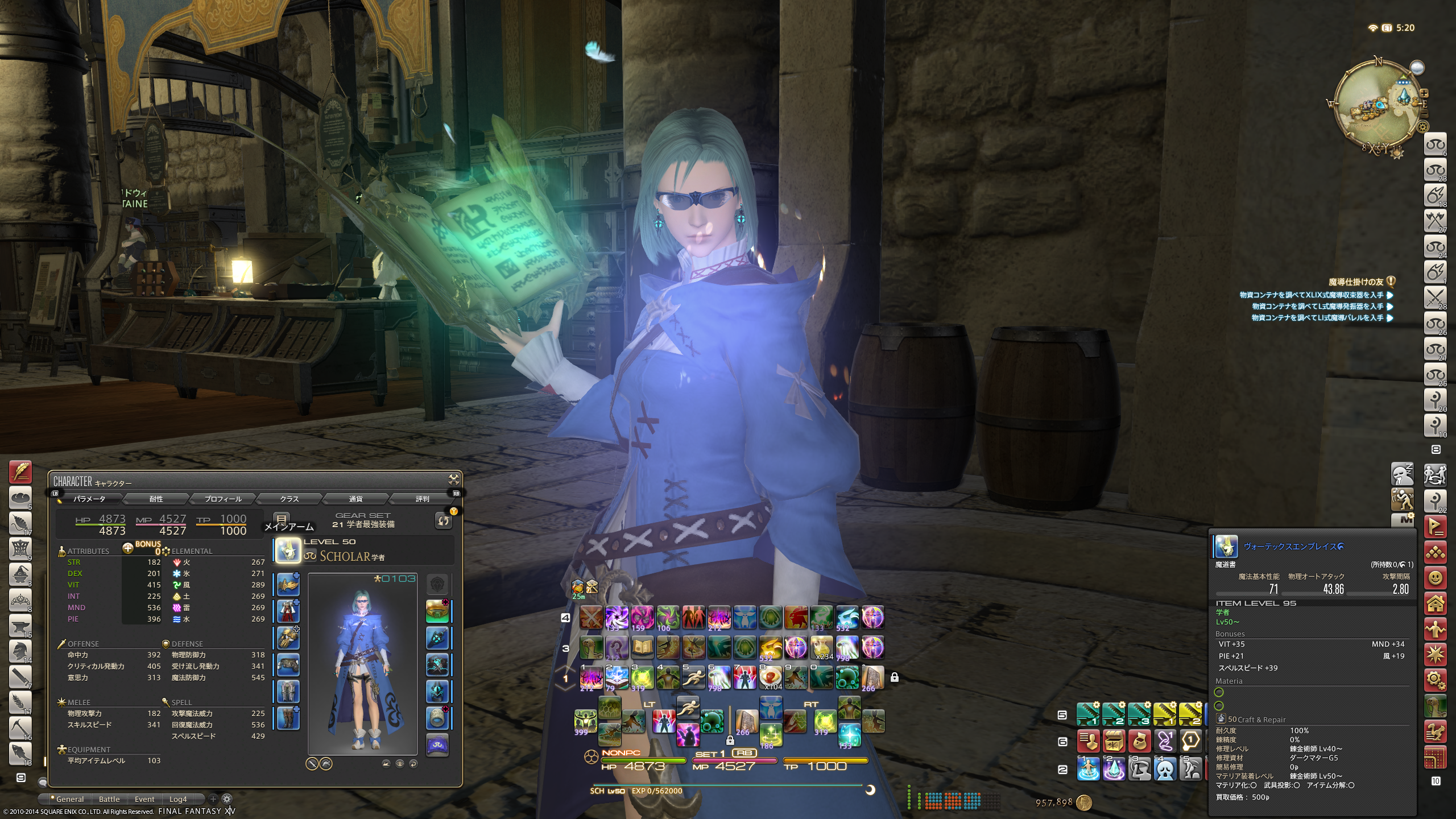Screen dimensions: 1456x819
Task: Click the gear set update arrows button
Action: pos(443,520)
